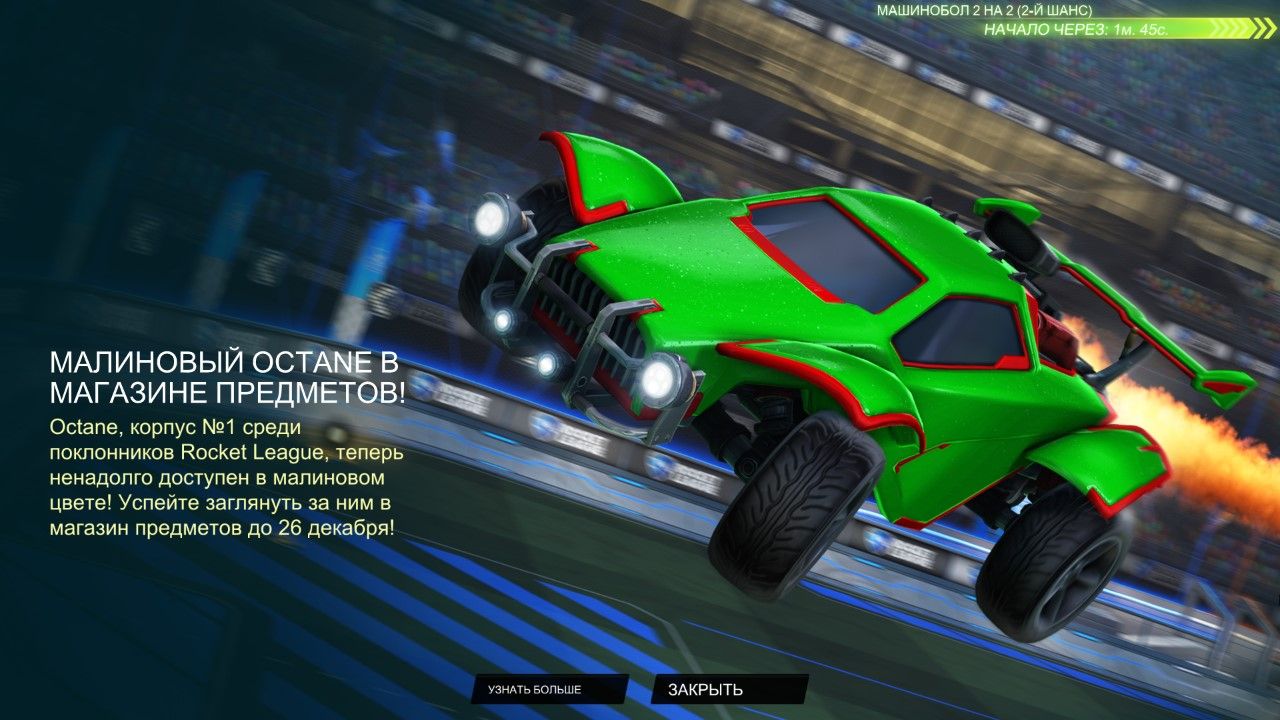1280x720 pixels.
Task: Click the green Octane car image
Action: (800, 300)
